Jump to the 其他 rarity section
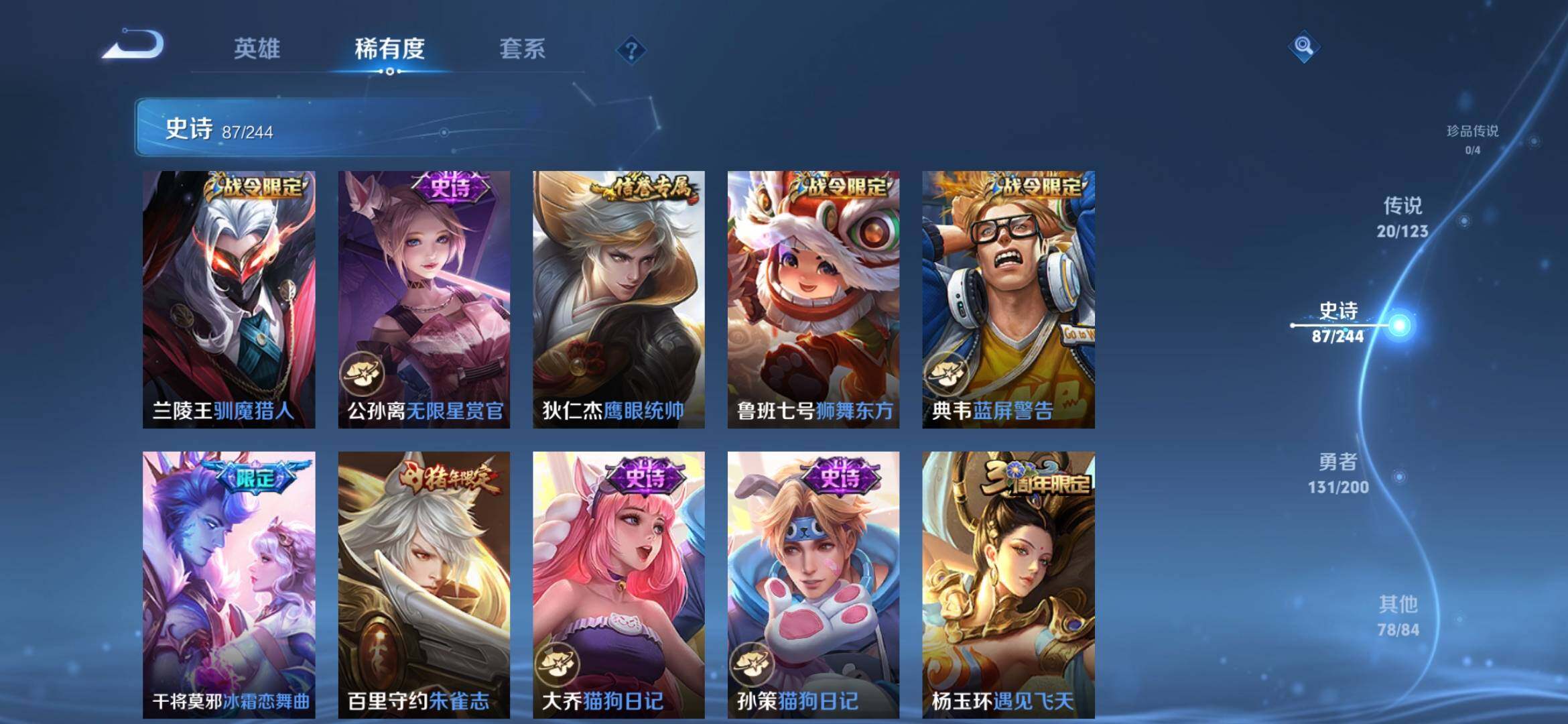This screenshot has width=1568, height=724. point(1398,615)
